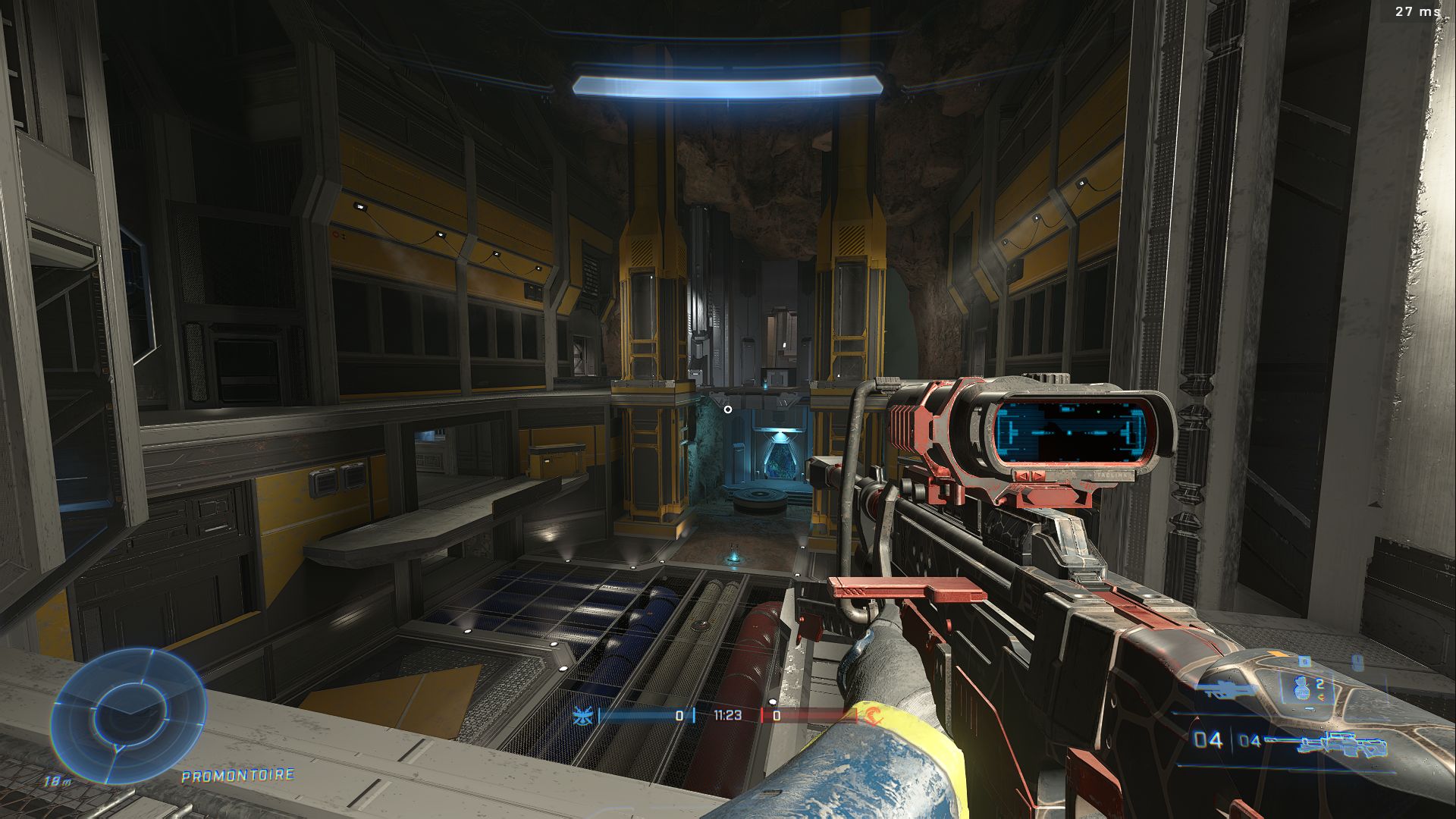
Task: Switch to the secondary rifle weapon icon
Action: [x=1223, y=689]
